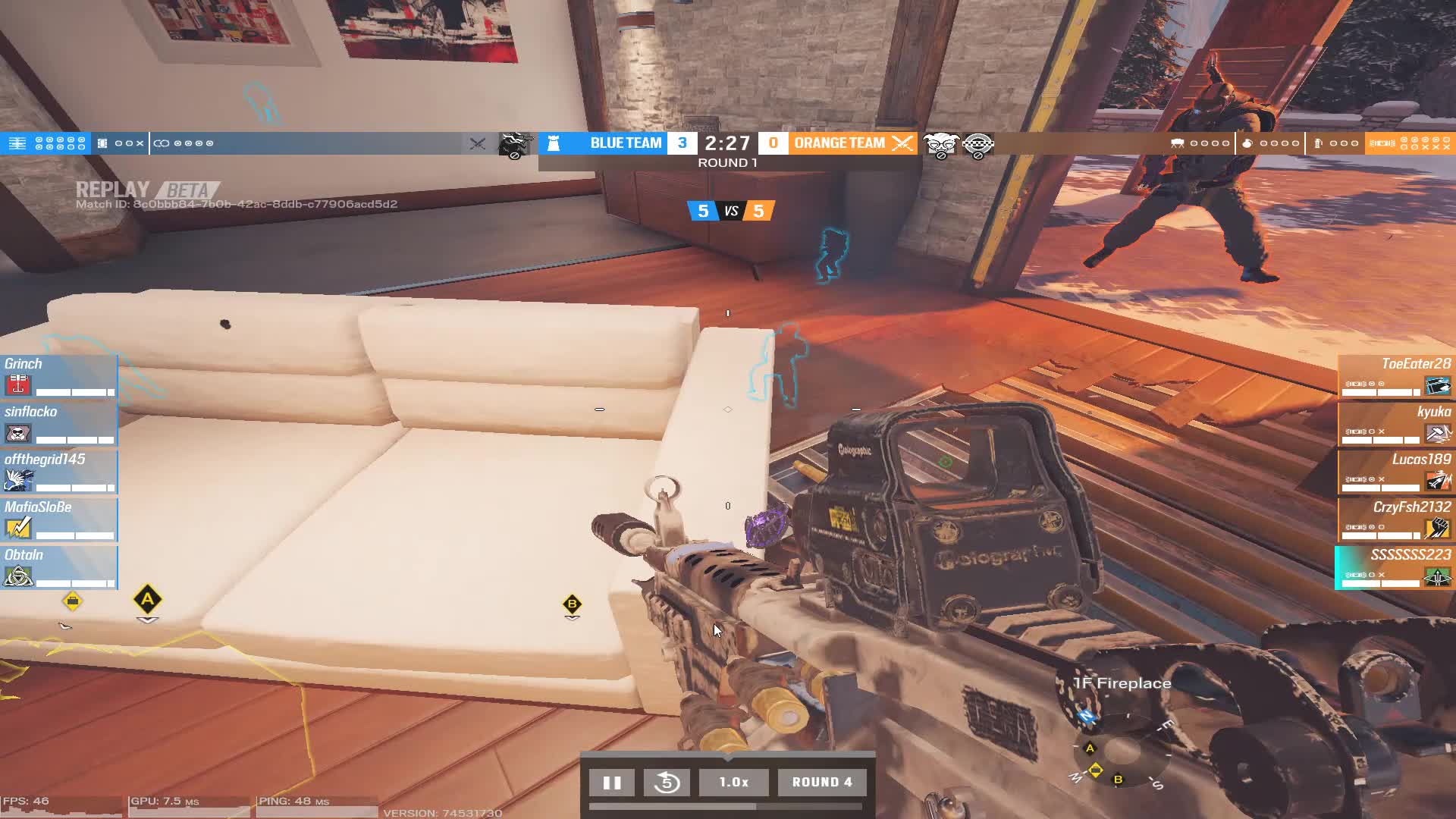Click ToeEater28's operator icon on right panel

[1438, 385]
